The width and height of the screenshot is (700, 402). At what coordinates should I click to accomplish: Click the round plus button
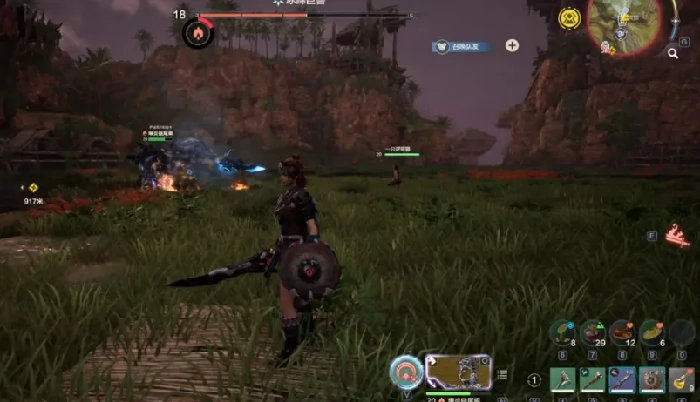point(512,45)
